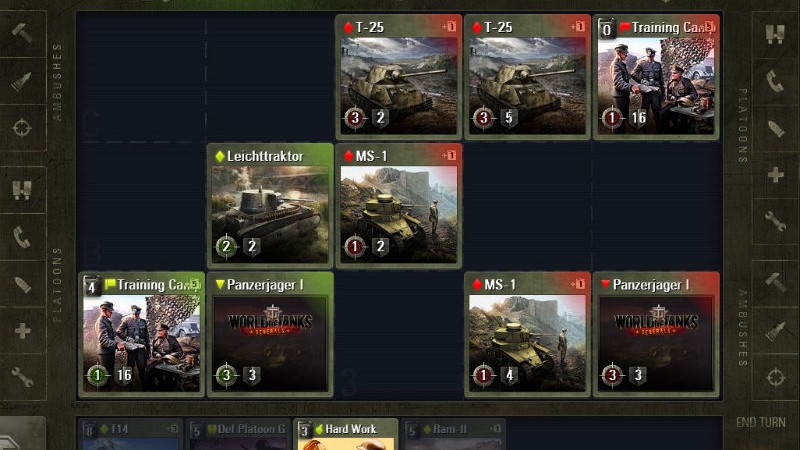The image size is (800, 450).
Task: Select the medical cross in right Platoons panel
Action: (776, 175)
